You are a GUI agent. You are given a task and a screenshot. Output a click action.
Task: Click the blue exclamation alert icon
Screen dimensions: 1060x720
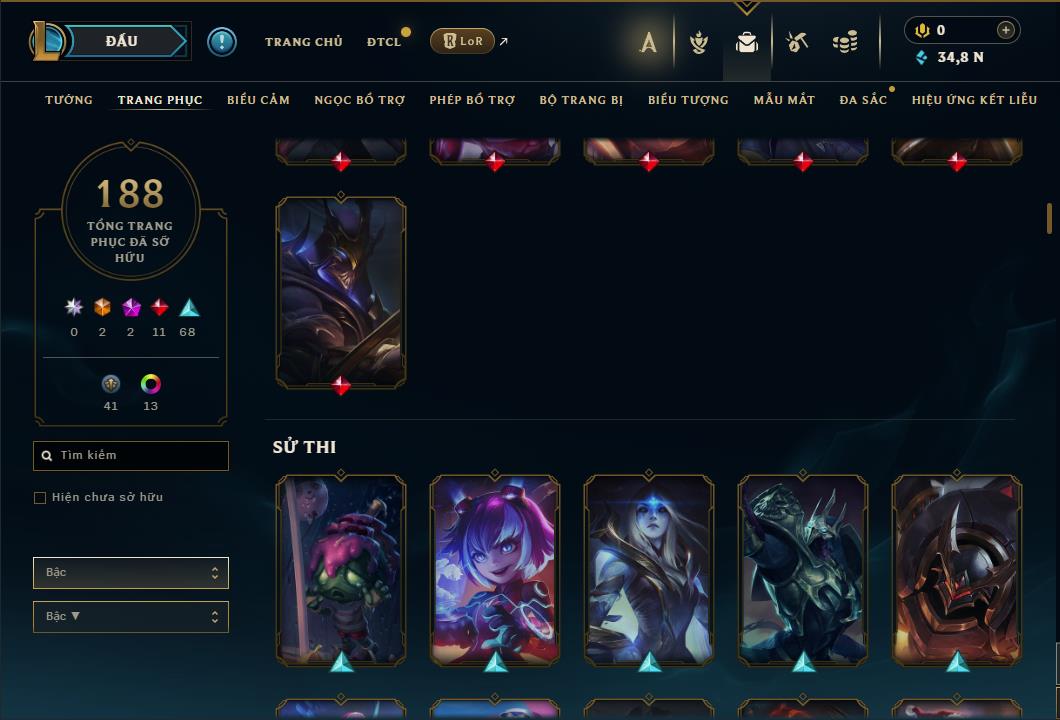pyautogui.click(x=222, y=42)
